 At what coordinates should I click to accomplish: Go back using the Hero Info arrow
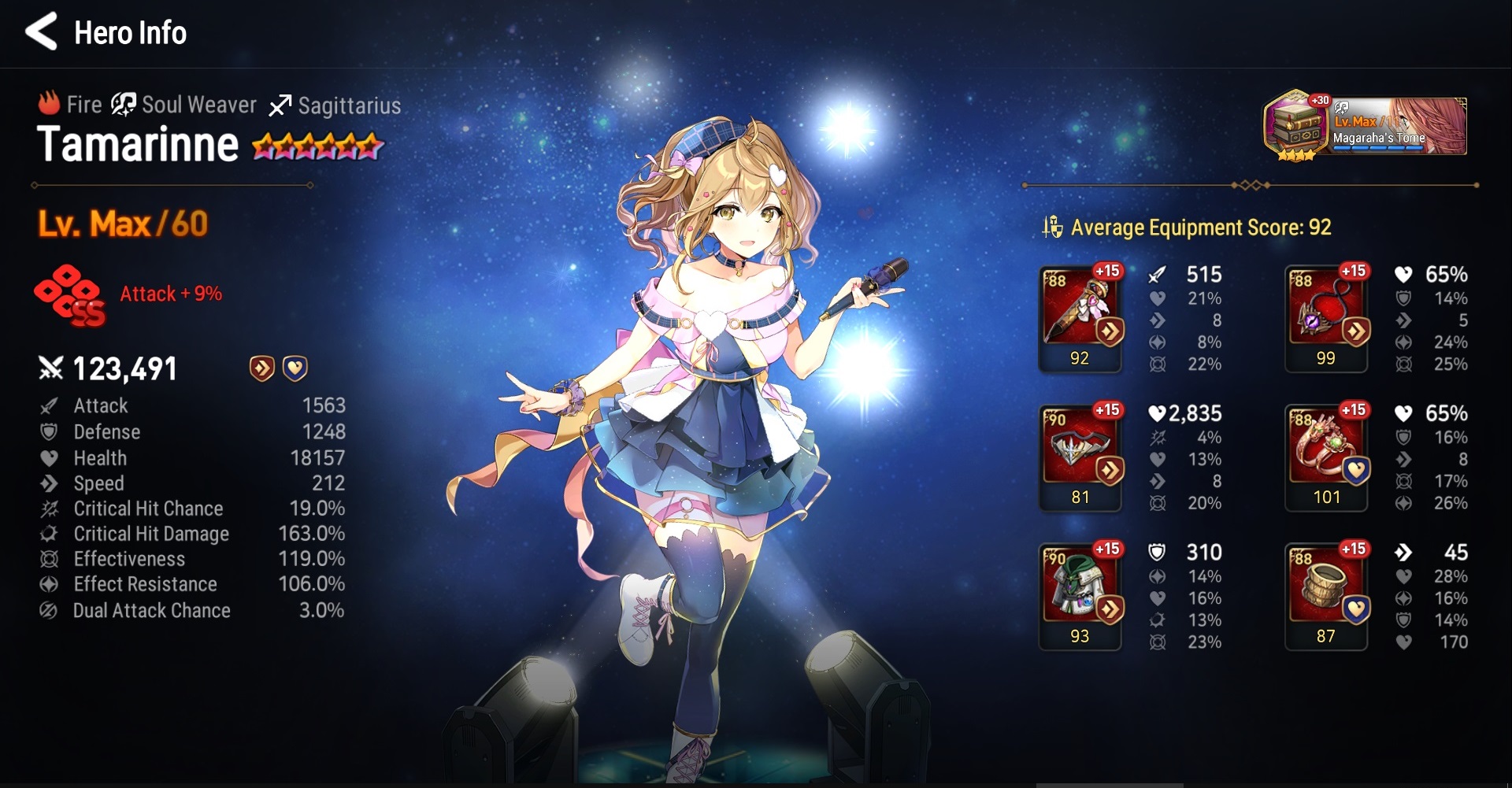click(x=42, y=32)
